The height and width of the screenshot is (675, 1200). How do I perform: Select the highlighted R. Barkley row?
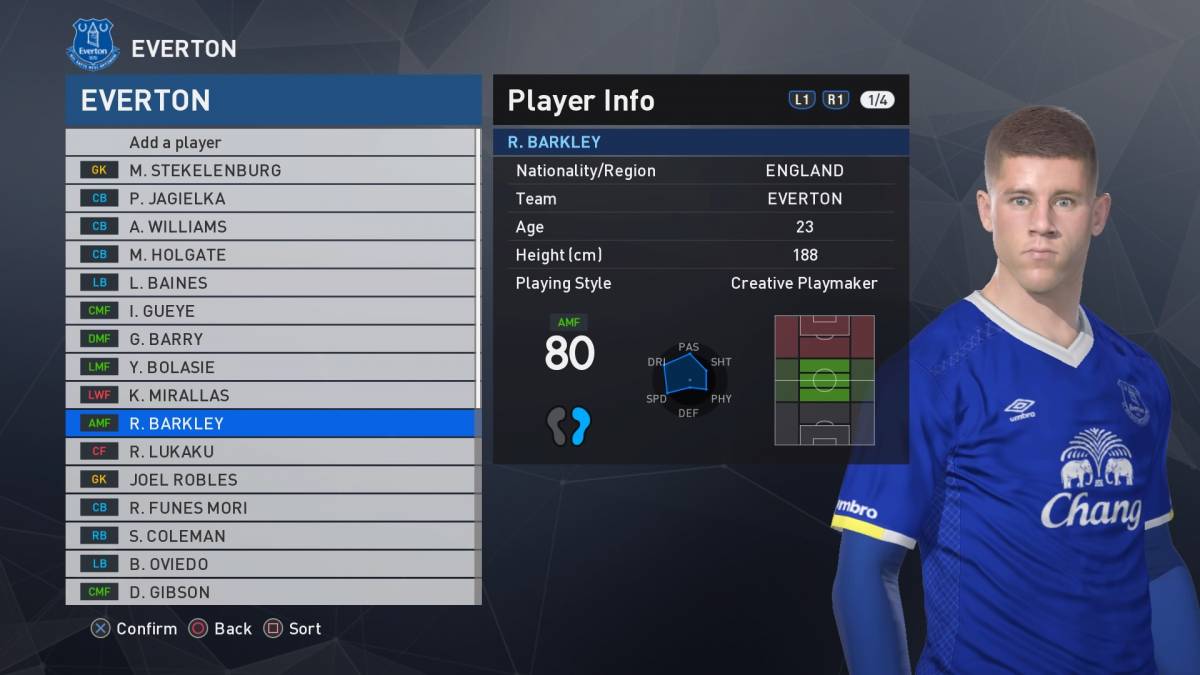pyautogui.click(x=272, y=423)
